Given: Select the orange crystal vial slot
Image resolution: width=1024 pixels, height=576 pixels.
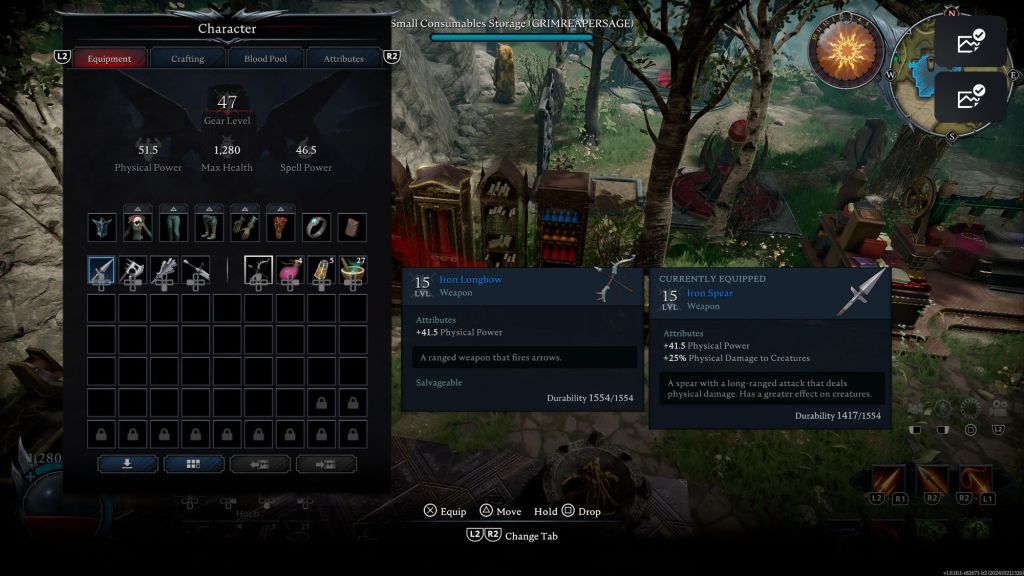Looking at the screenshot, I should (x=321, y=269).
